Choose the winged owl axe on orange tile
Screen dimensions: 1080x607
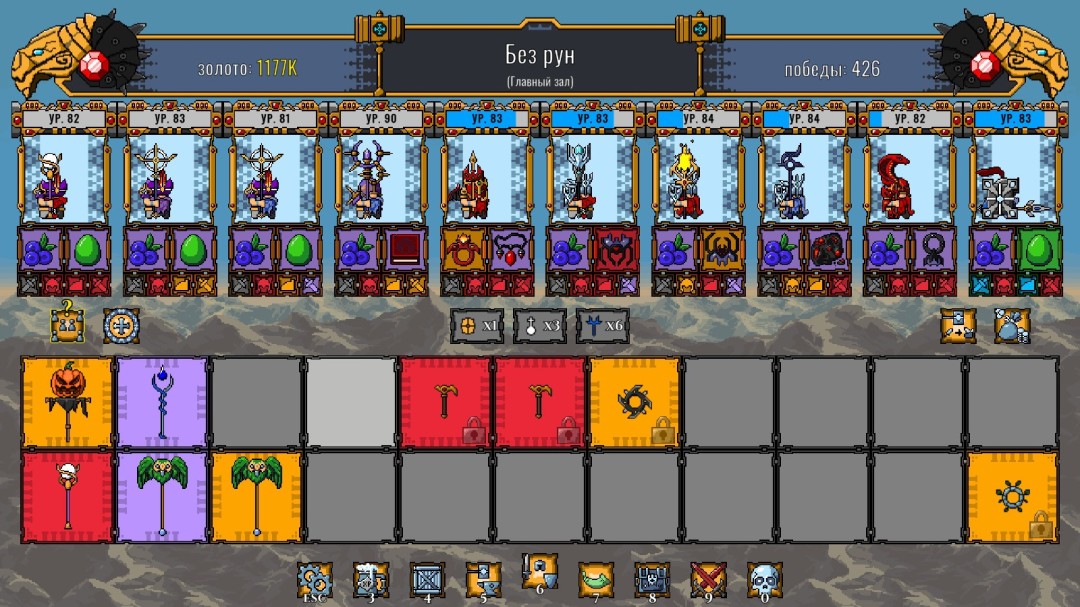255,497
